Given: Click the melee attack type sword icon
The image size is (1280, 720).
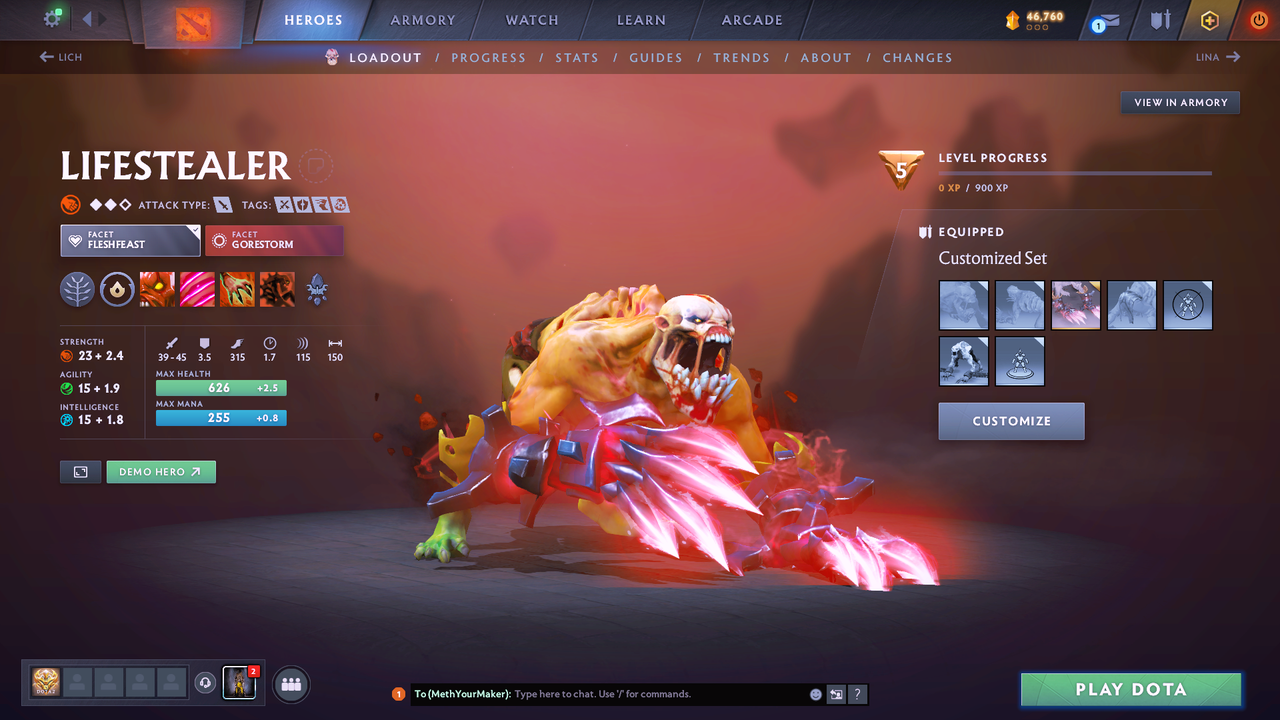Looking at the screenshot, I should pos(222,204).
